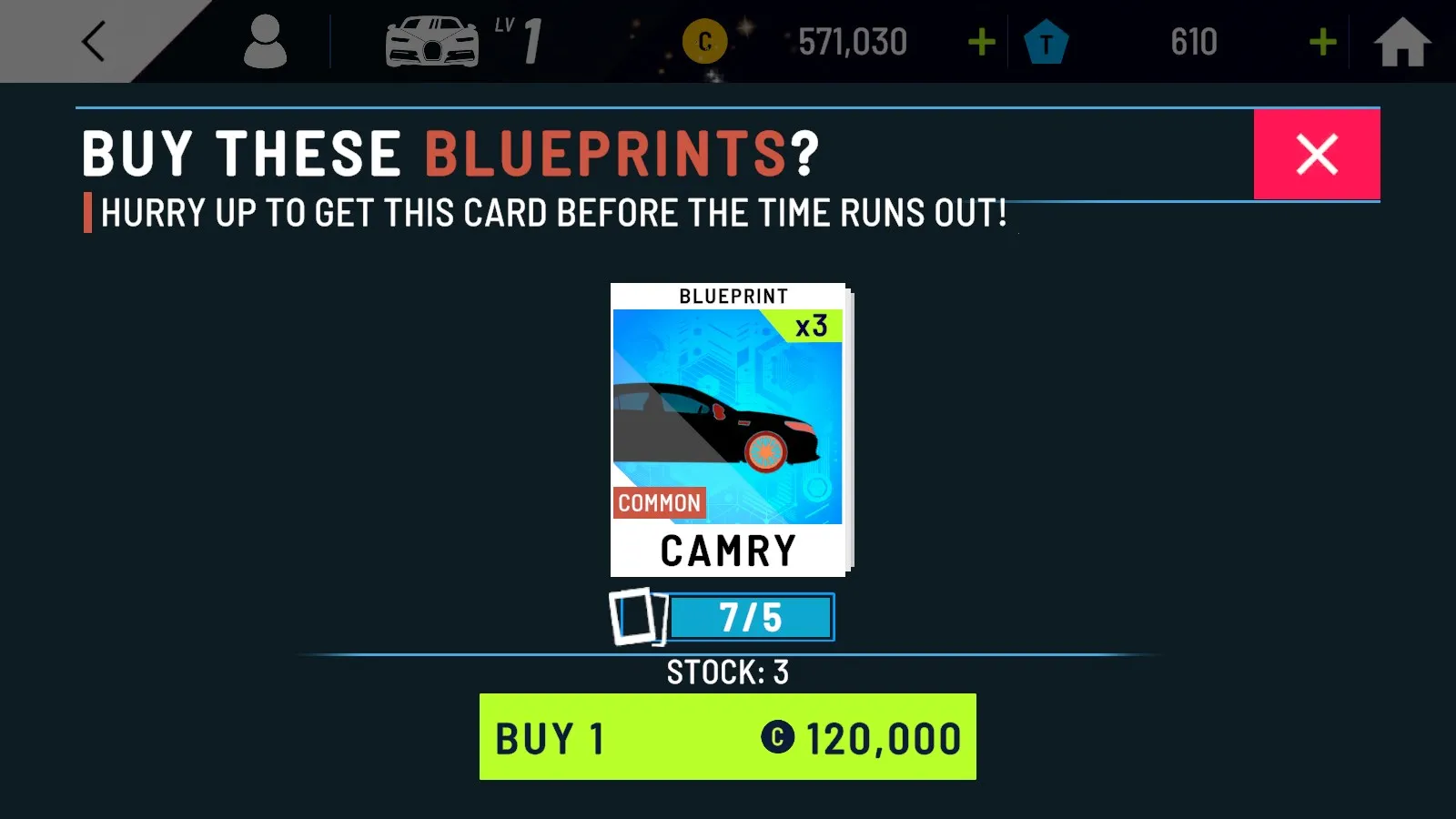This screenshot has width=1456, height=819.
Task: Open the player profile icon
Action: 267,41
